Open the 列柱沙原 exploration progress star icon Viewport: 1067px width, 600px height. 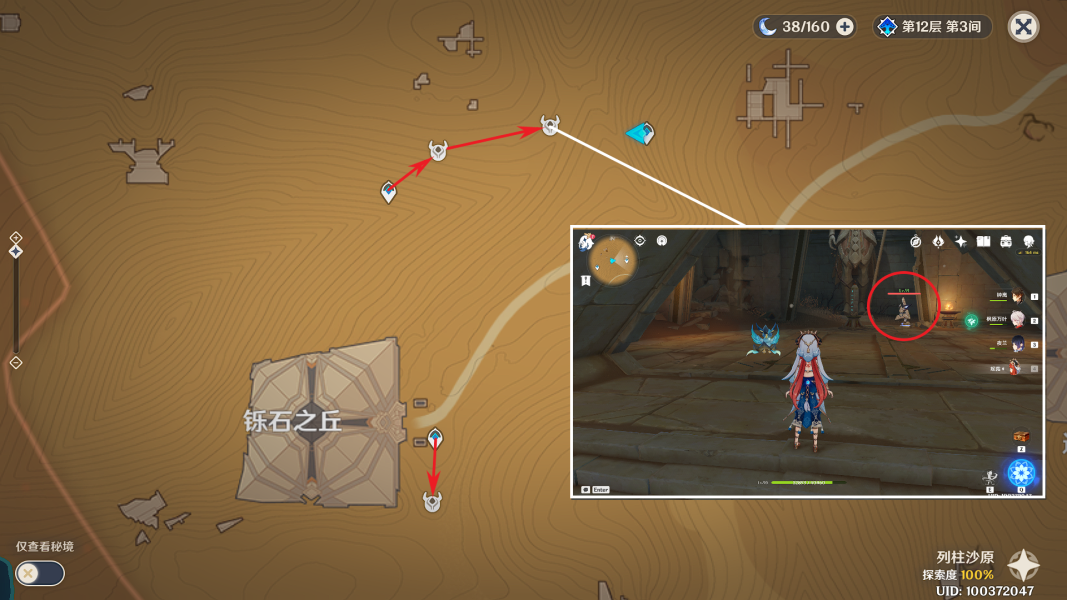coord(1023,566)
